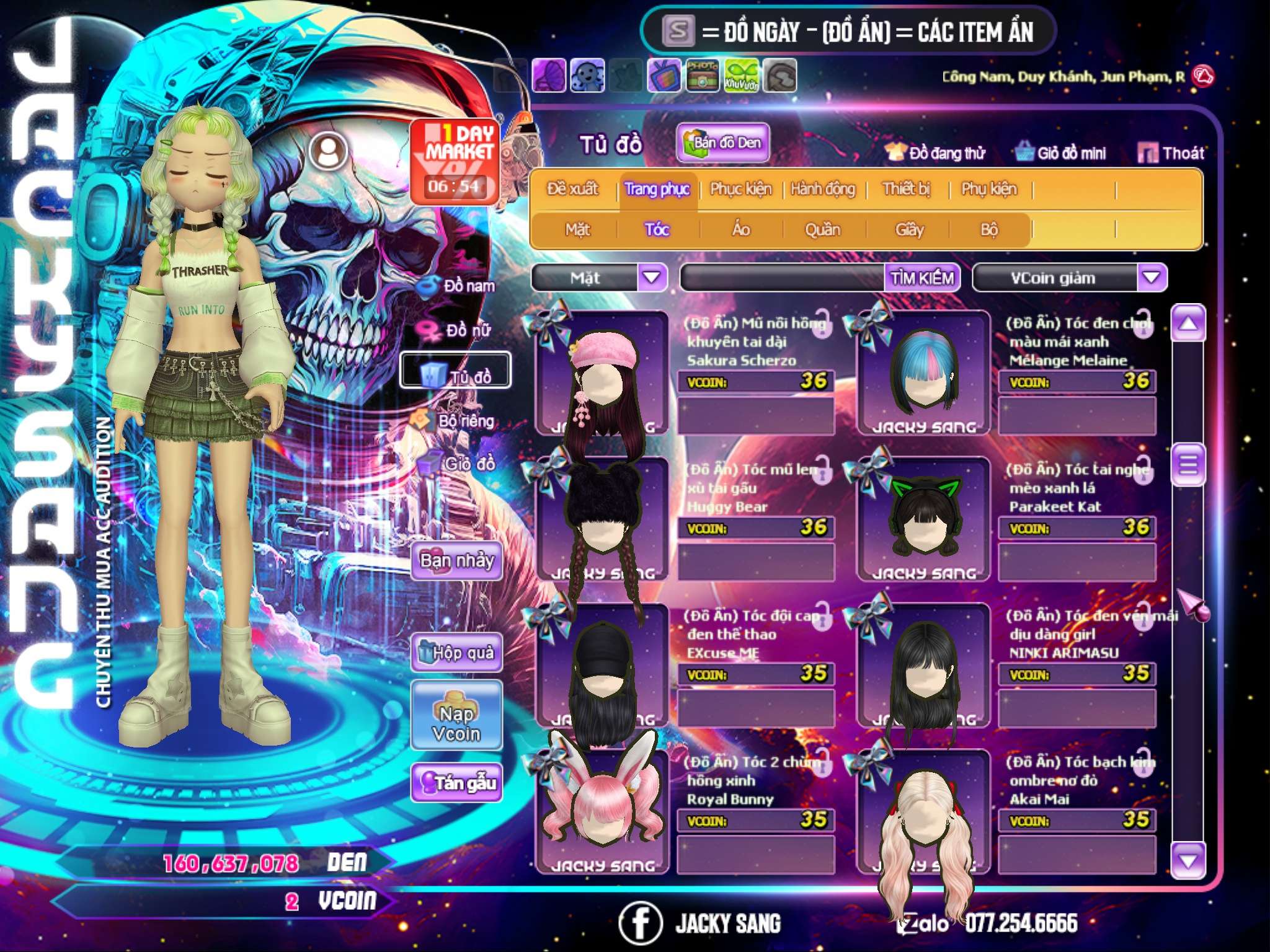Select the pink Sakura Scherzo hat hair
The image size is (1270, 952).
602,373
